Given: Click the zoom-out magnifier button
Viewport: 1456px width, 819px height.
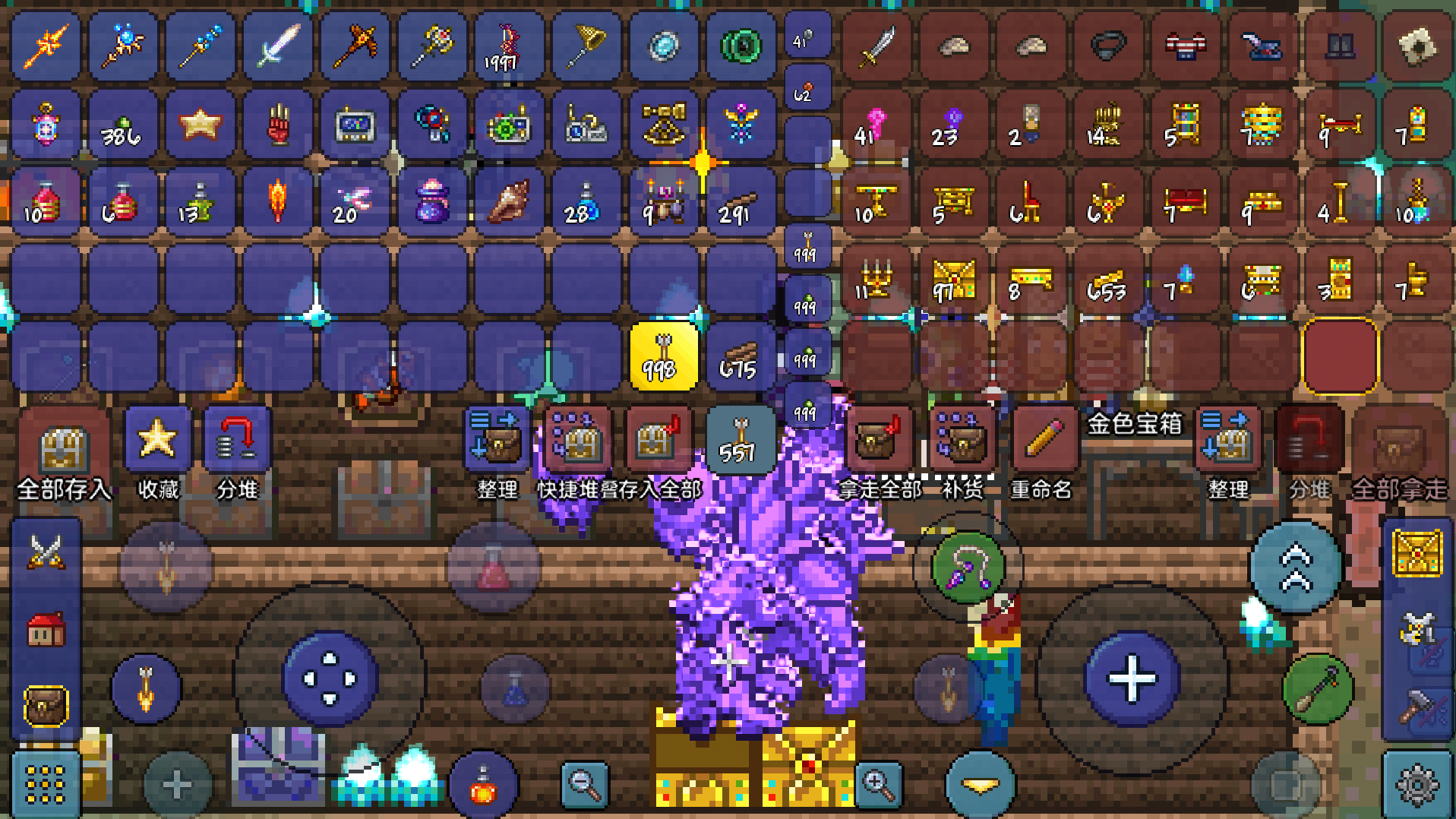Looking at the screenshot, I should pyautogui.click(x=584, y=784).
